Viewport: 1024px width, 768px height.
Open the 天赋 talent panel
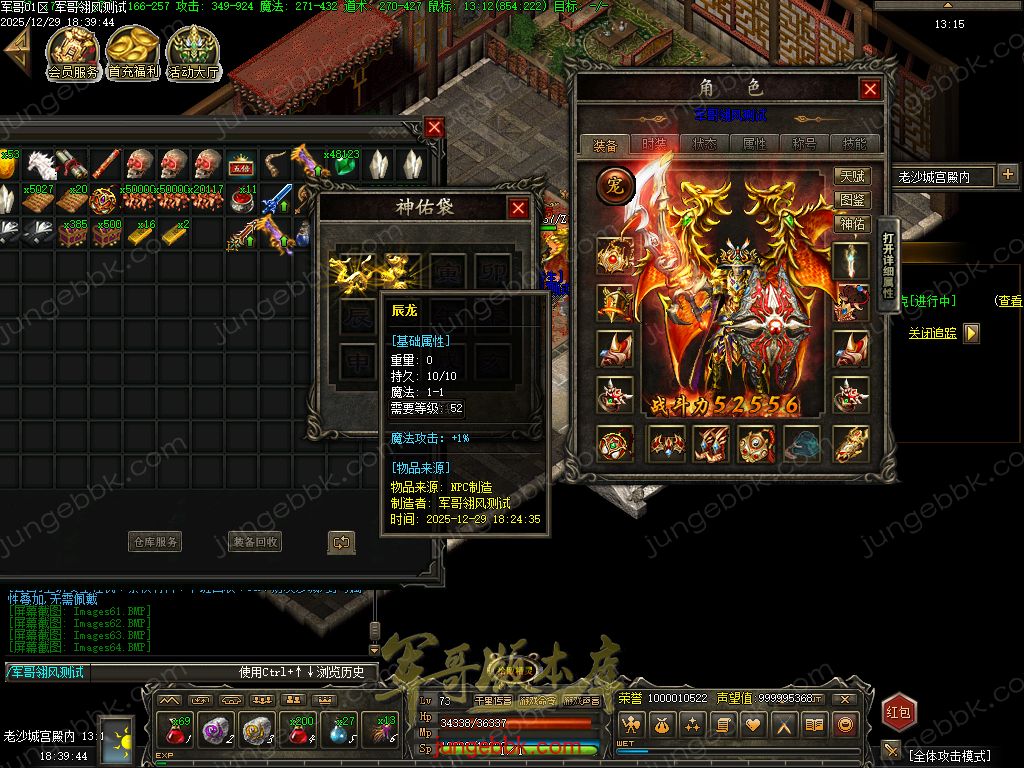tap(853, 177)
